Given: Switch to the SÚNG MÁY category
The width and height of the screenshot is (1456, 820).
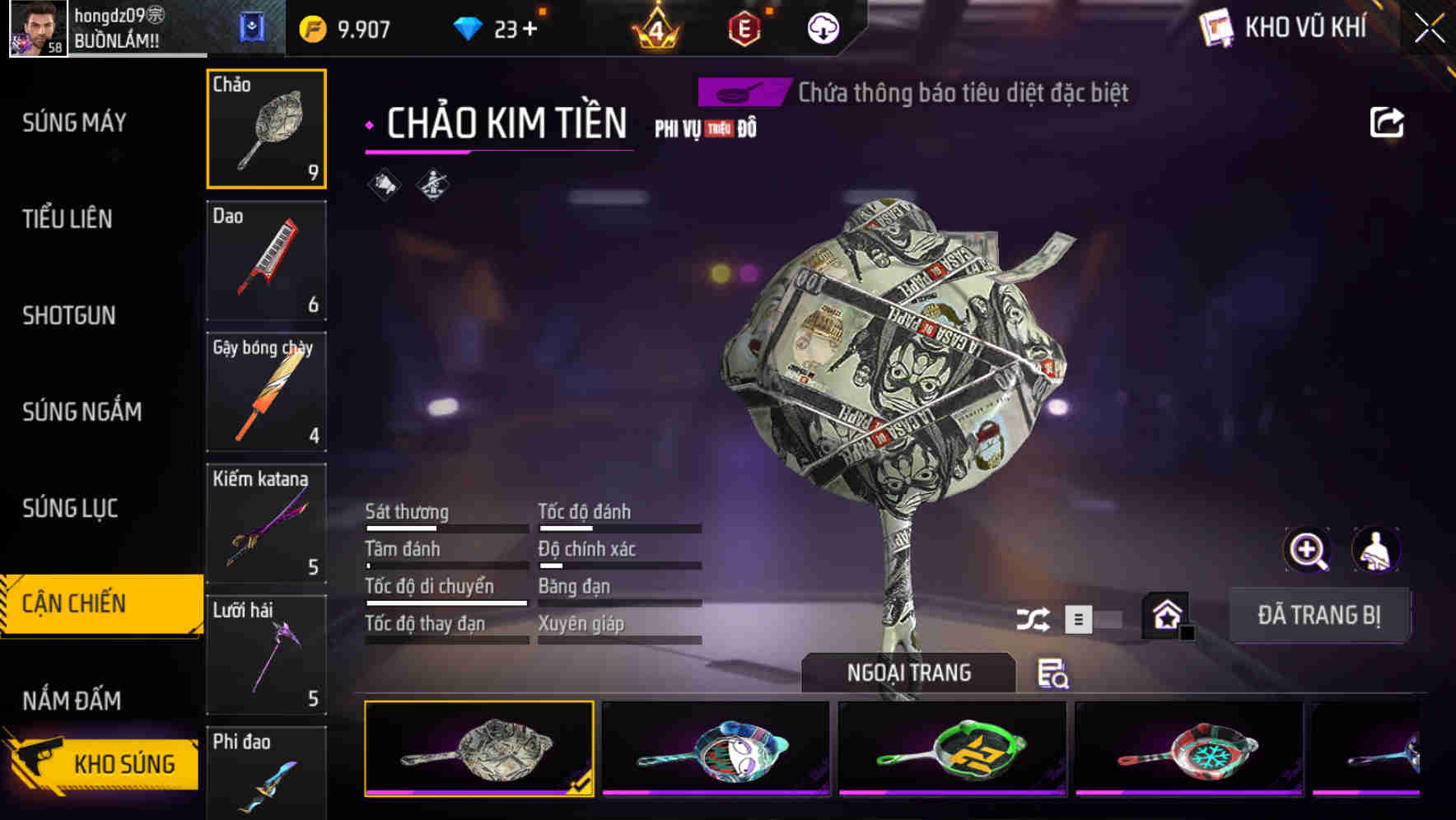Looking at the screenshot, I should (74, 123).
